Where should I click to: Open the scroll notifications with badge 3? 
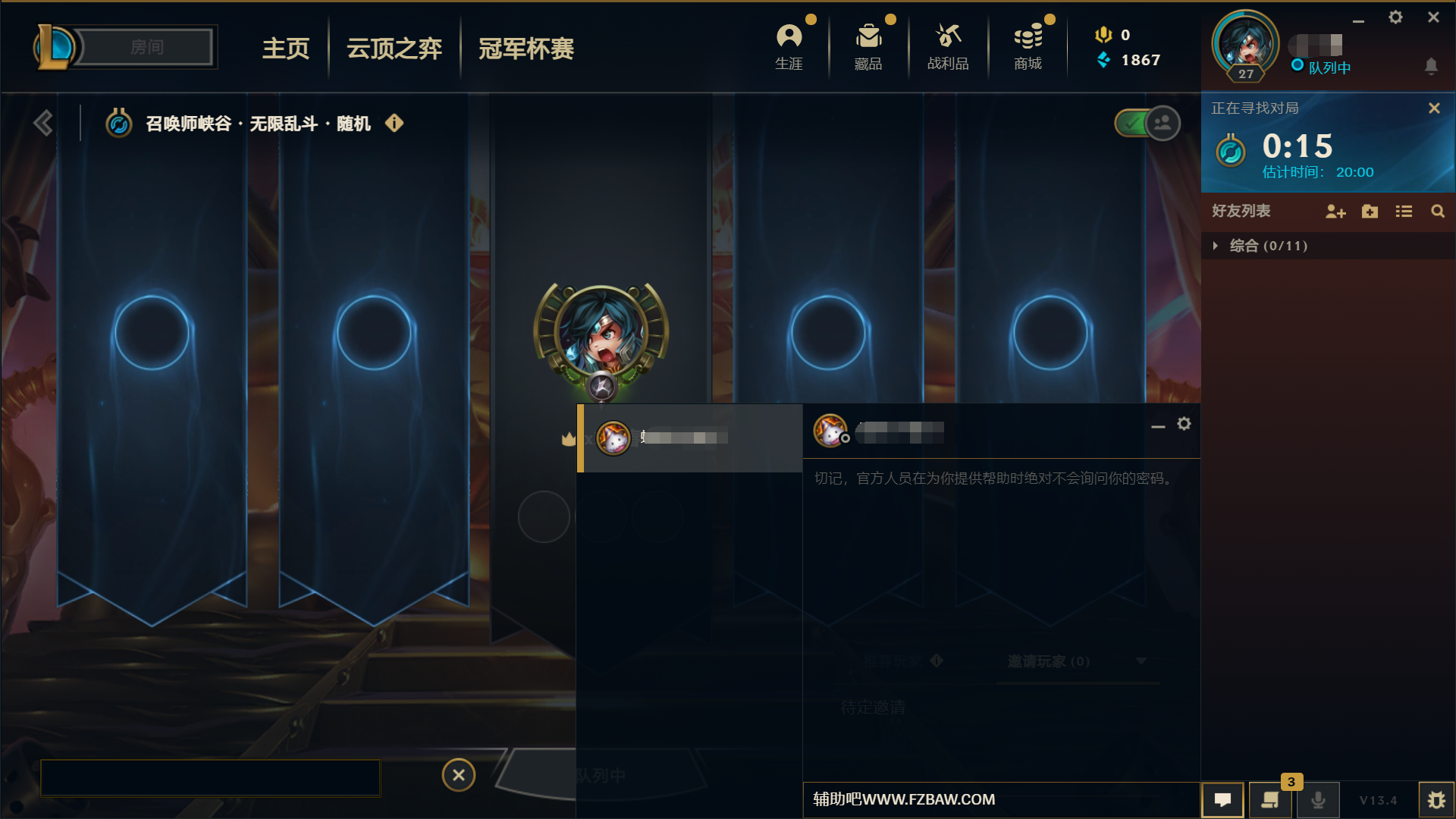[x=1269, y=799]
